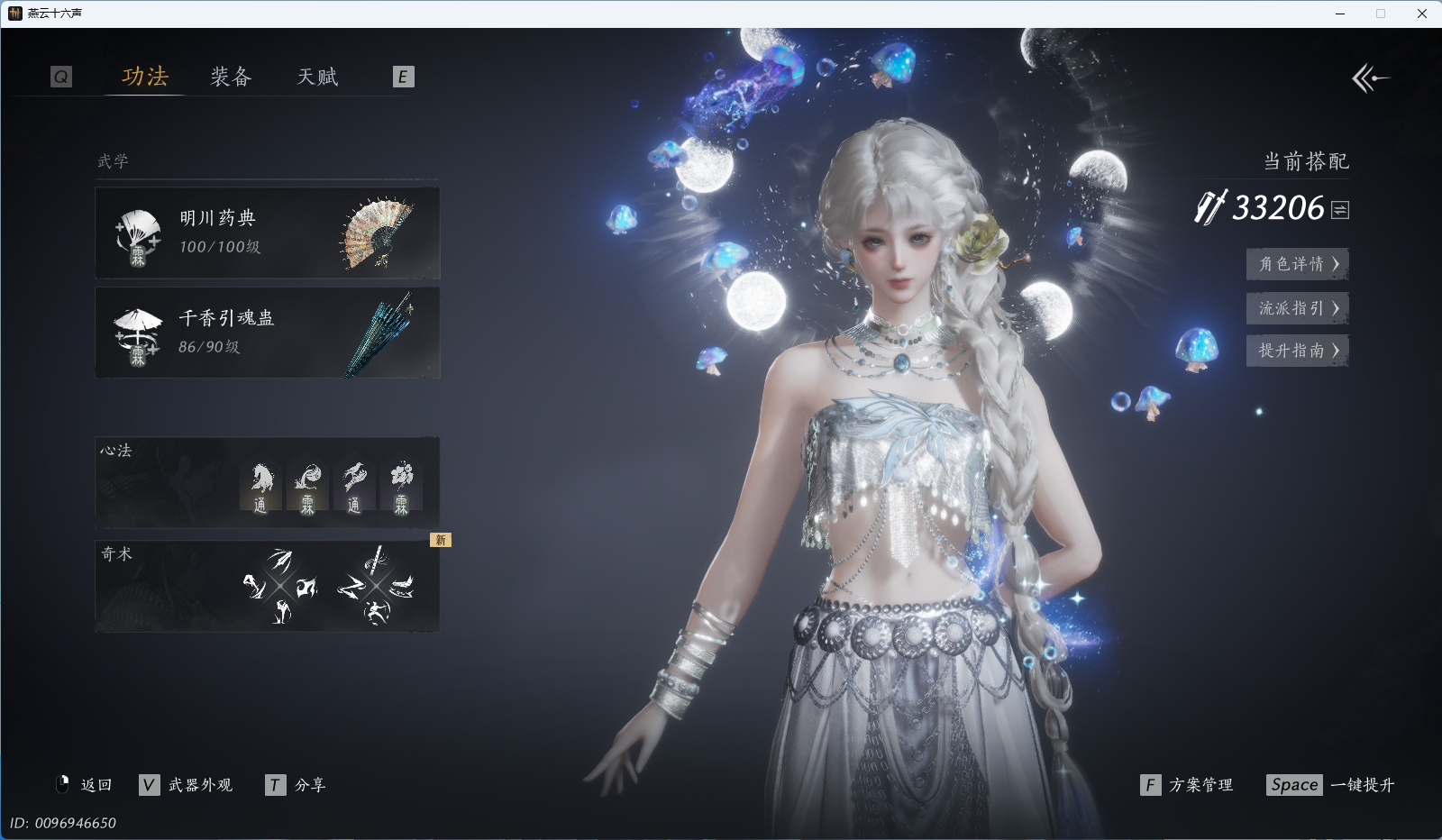Screen dimensions: 1442x840
Task: Switch to the 功法 tab
Action: point(145,77)
